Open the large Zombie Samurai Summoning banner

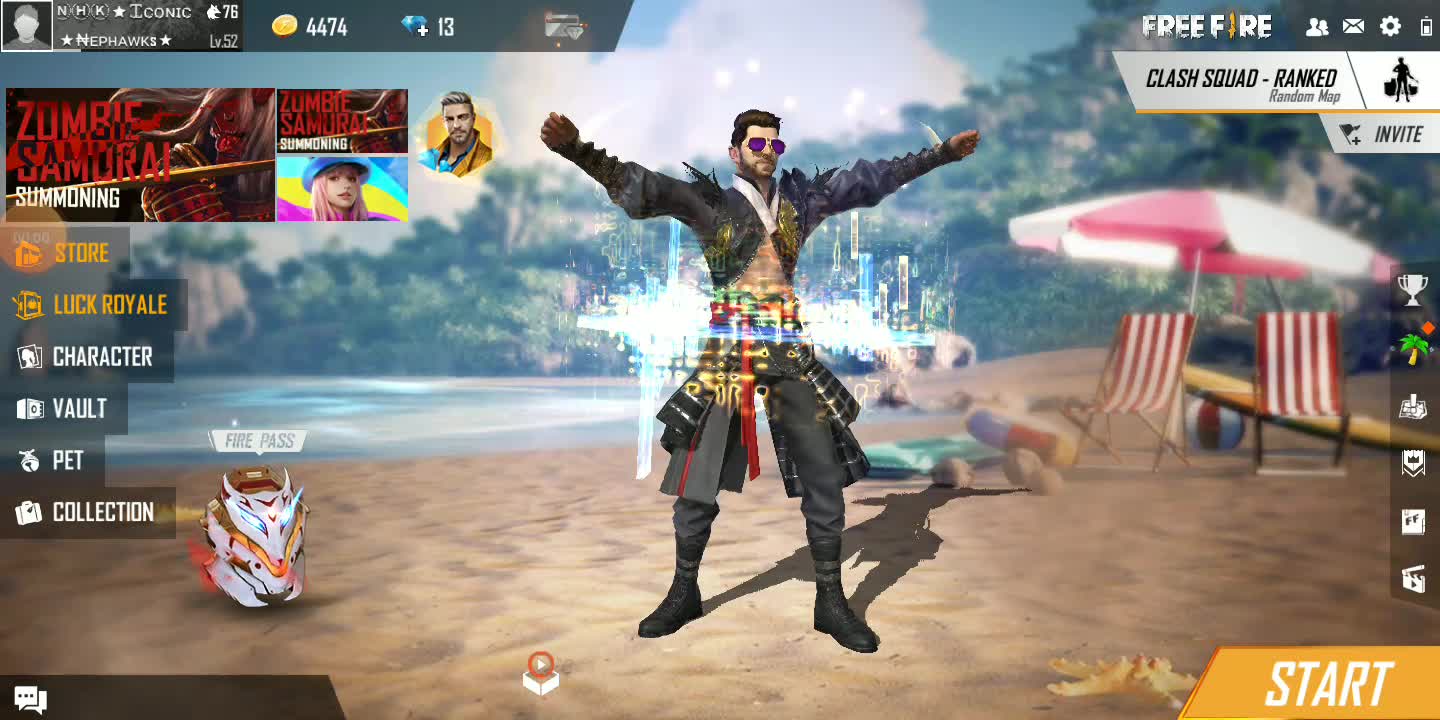(x=140, y=154)
